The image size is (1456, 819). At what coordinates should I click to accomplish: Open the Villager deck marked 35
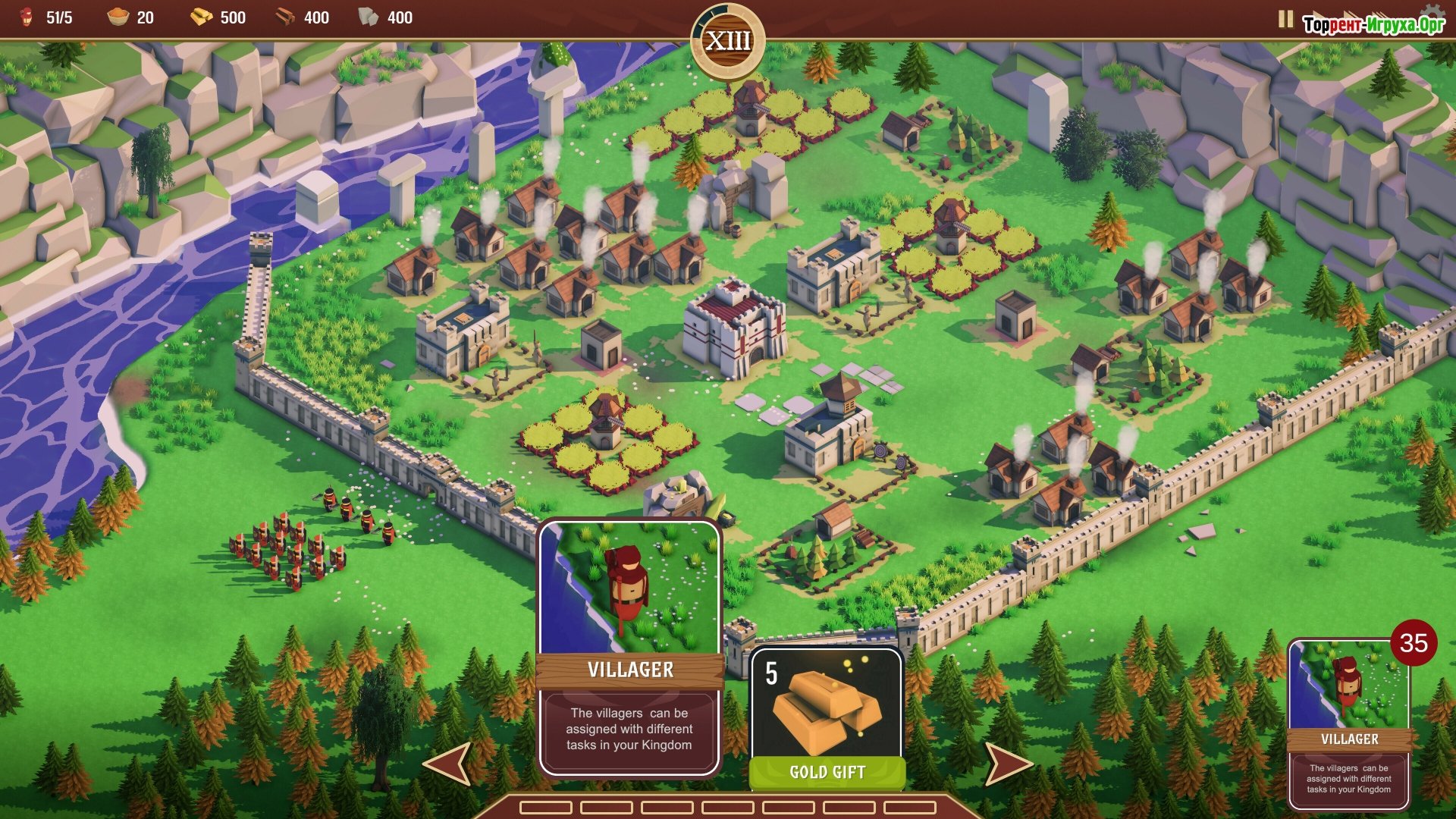(1349, 724)
